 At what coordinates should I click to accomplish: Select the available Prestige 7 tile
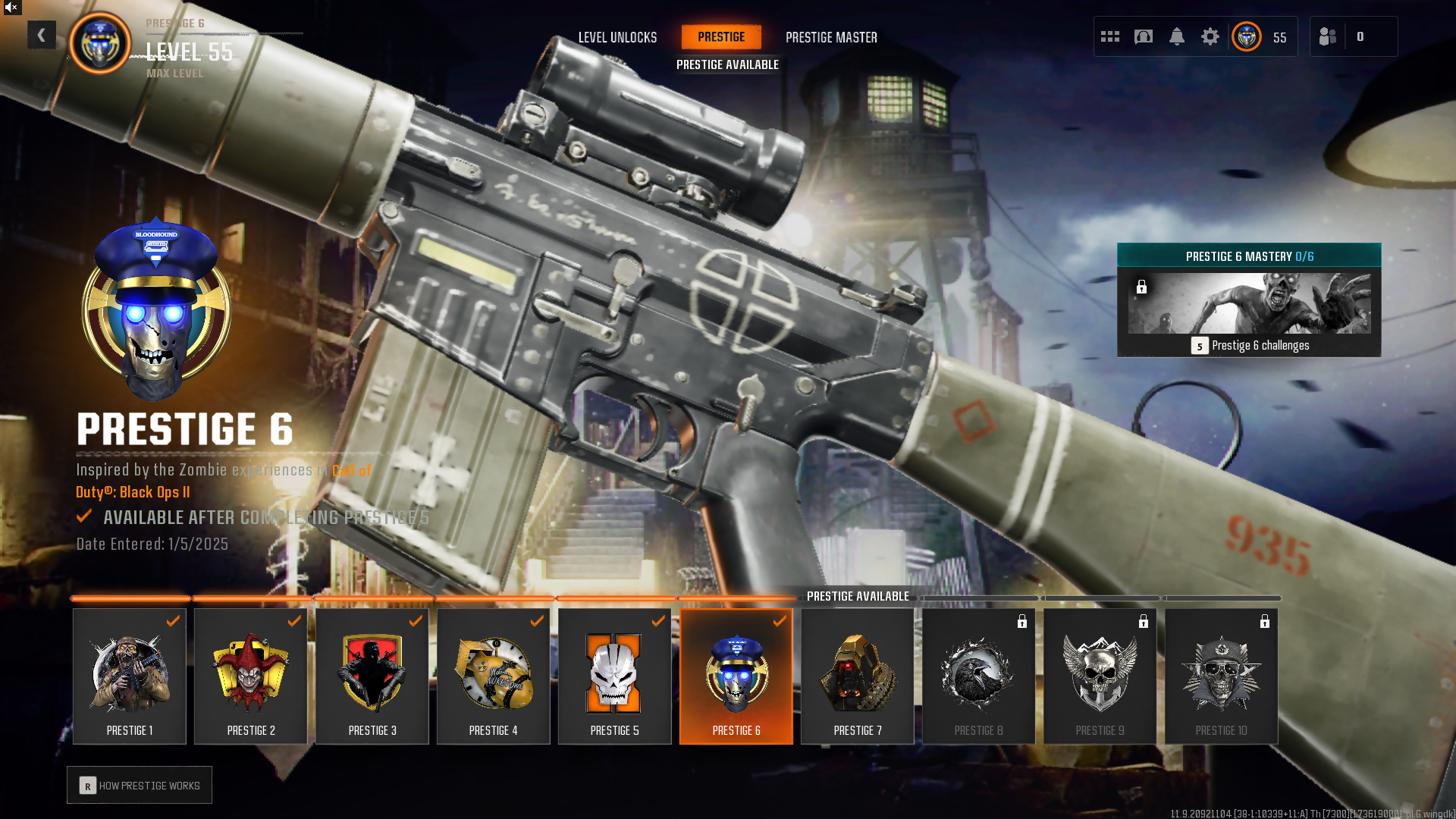858,676
